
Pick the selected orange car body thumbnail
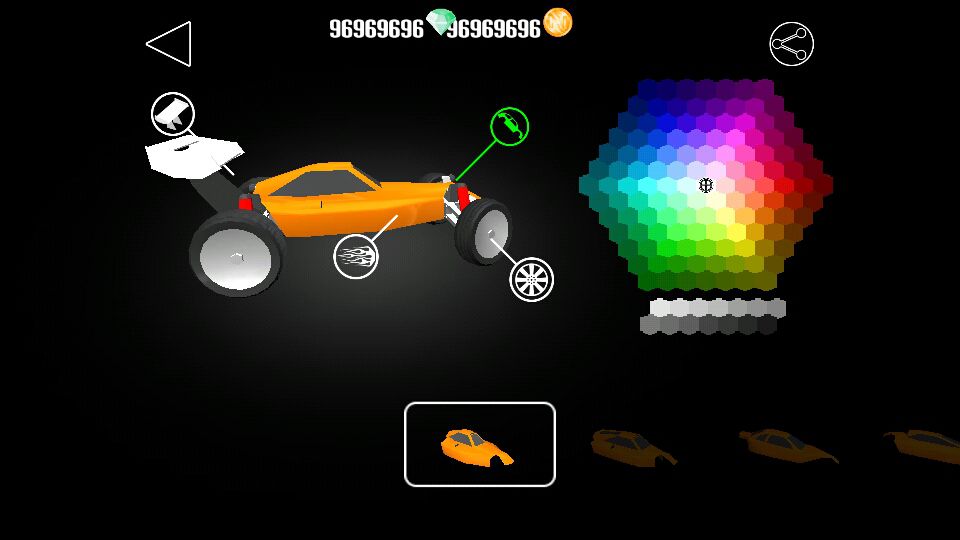(479, 444)
